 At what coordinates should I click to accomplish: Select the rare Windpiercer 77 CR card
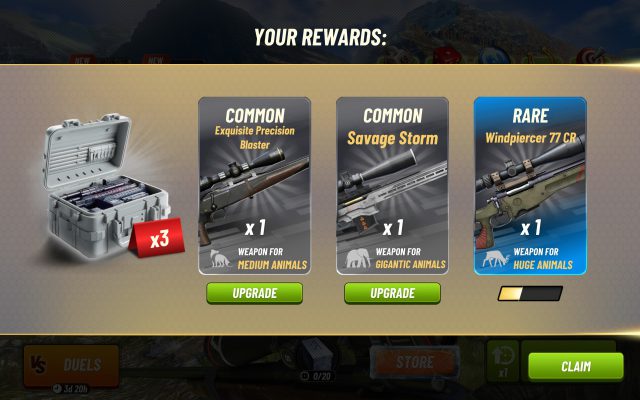[x=530, y=185]
